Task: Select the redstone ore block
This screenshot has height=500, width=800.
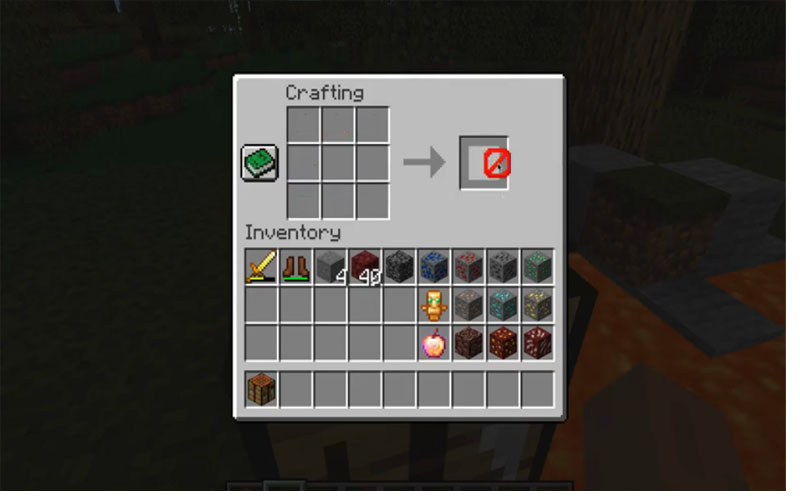Action: point(468,267)
